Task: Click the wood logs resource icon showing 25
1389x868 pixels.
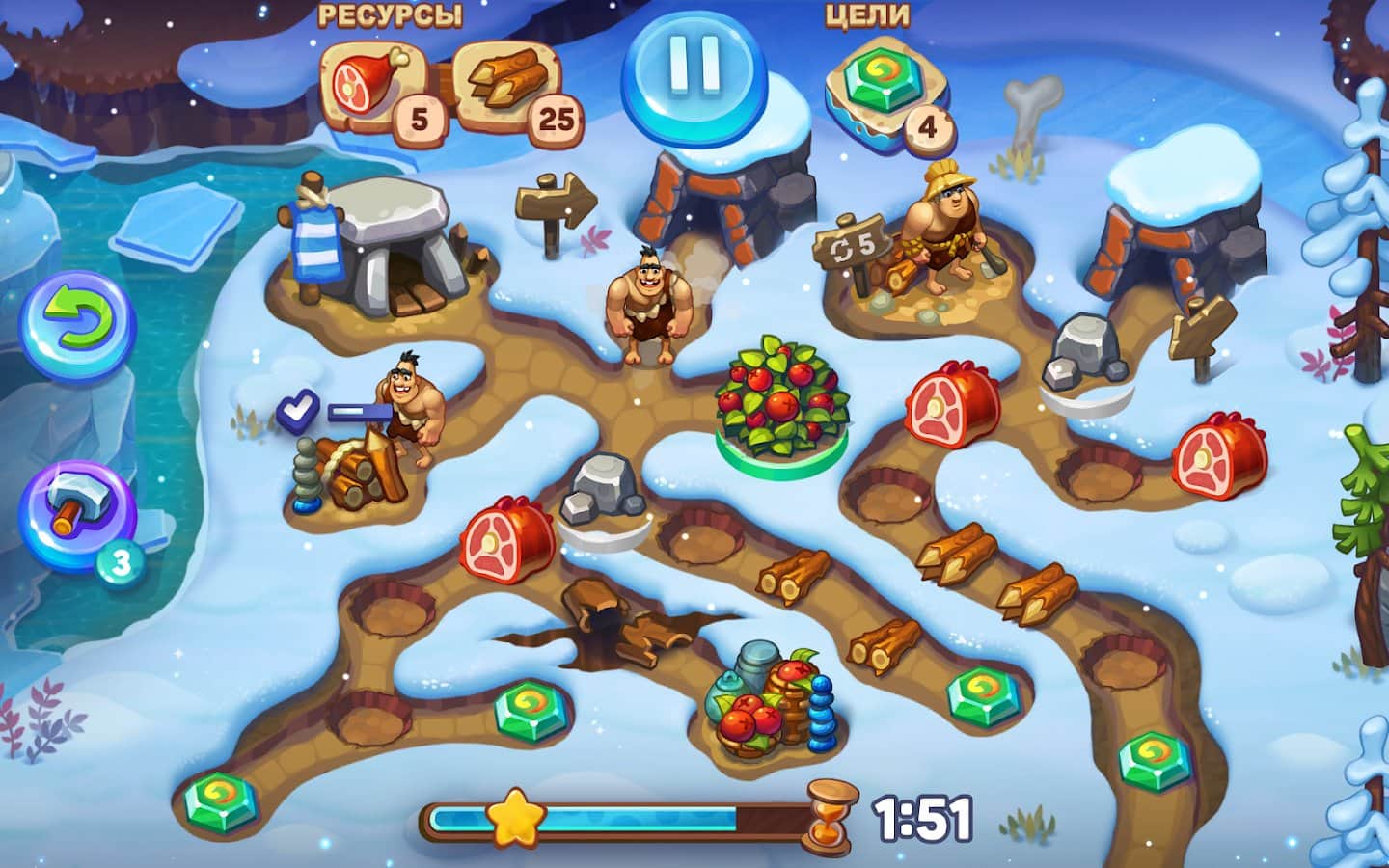Action: 506,82
